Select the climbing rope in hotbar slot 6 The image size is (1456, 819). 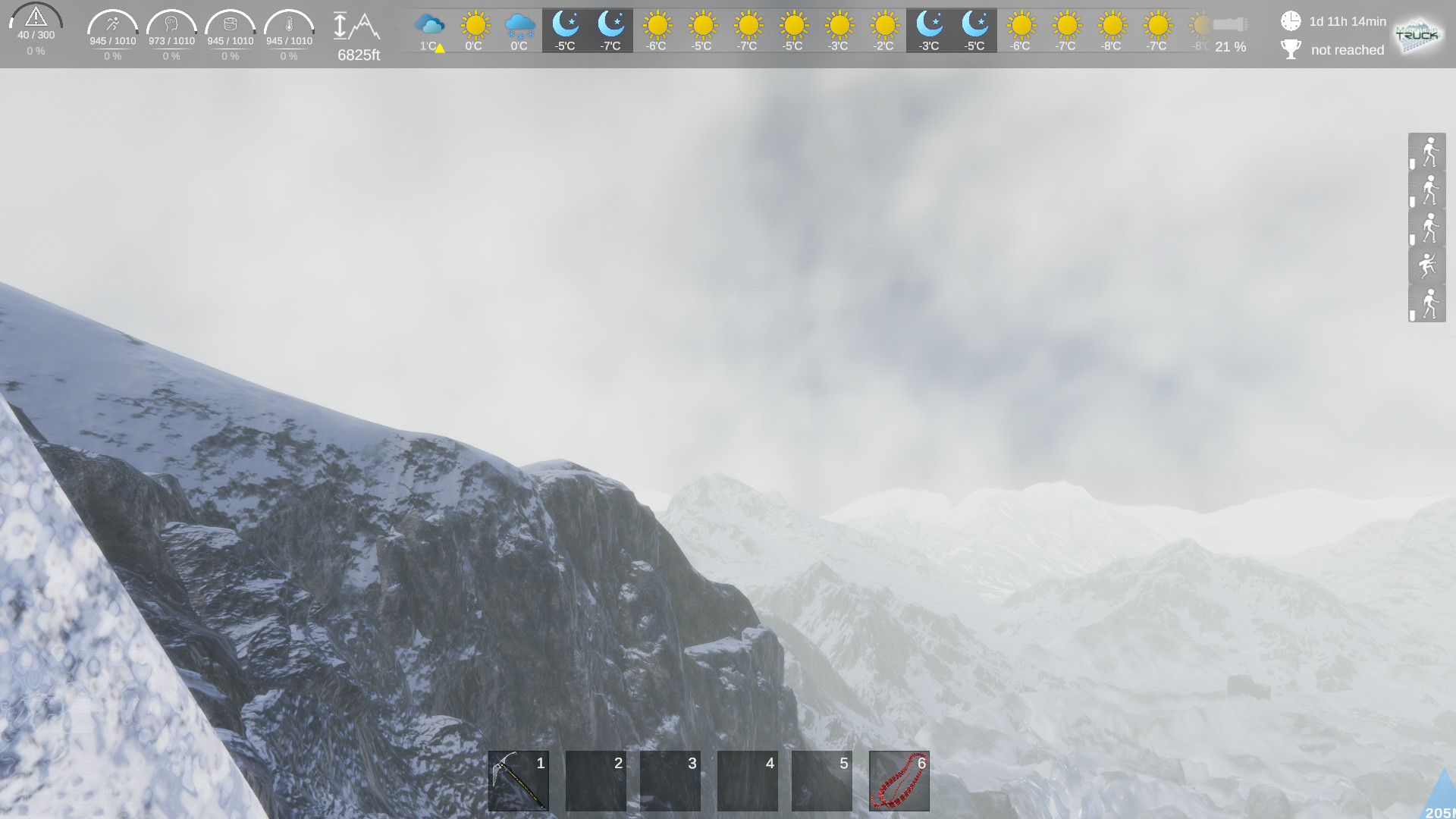(x=899, y=781)
